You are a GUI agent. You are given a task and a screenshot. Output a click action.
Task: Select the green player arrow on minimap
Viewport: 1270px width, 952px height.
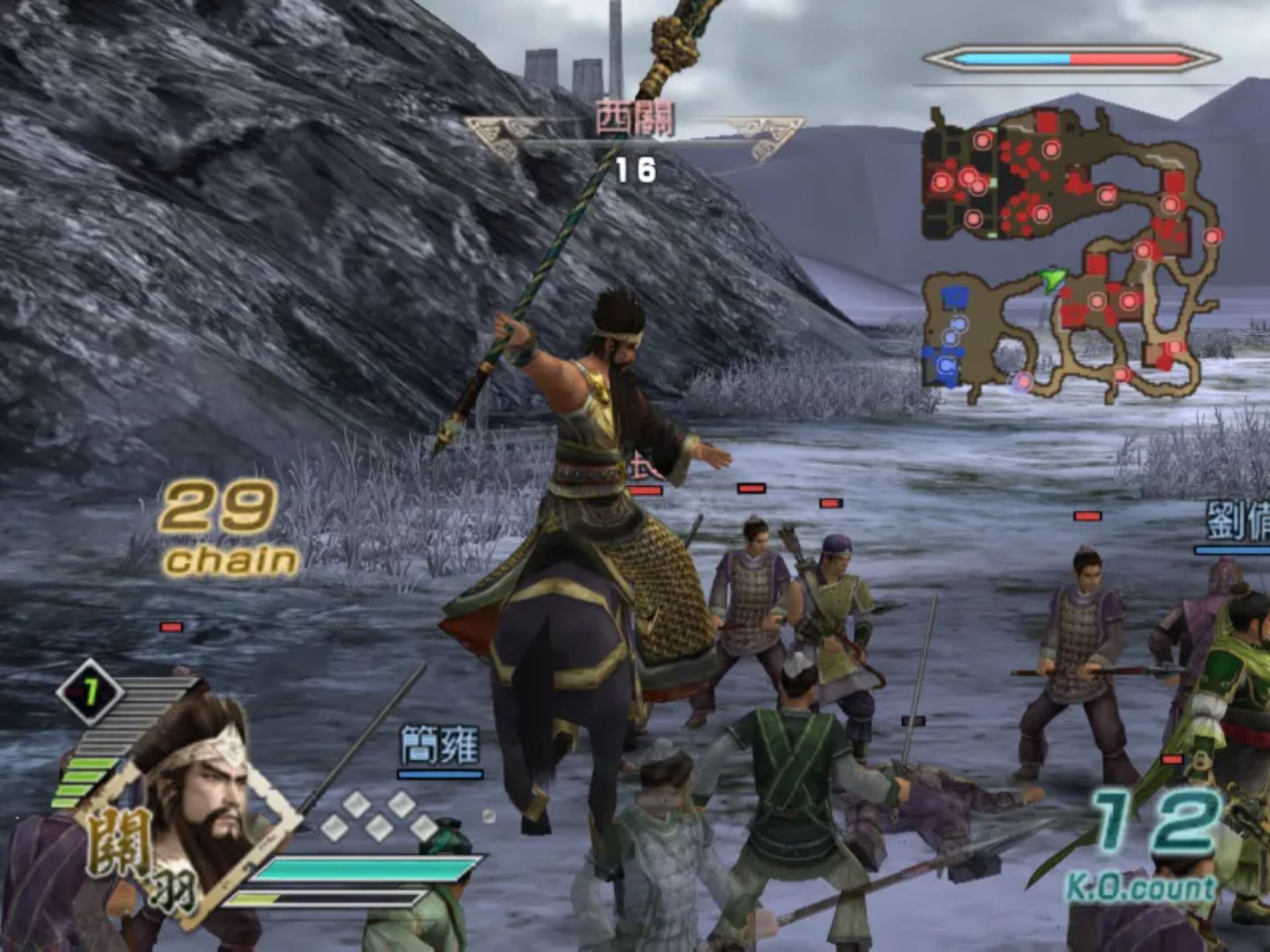tap(1050, 279)
